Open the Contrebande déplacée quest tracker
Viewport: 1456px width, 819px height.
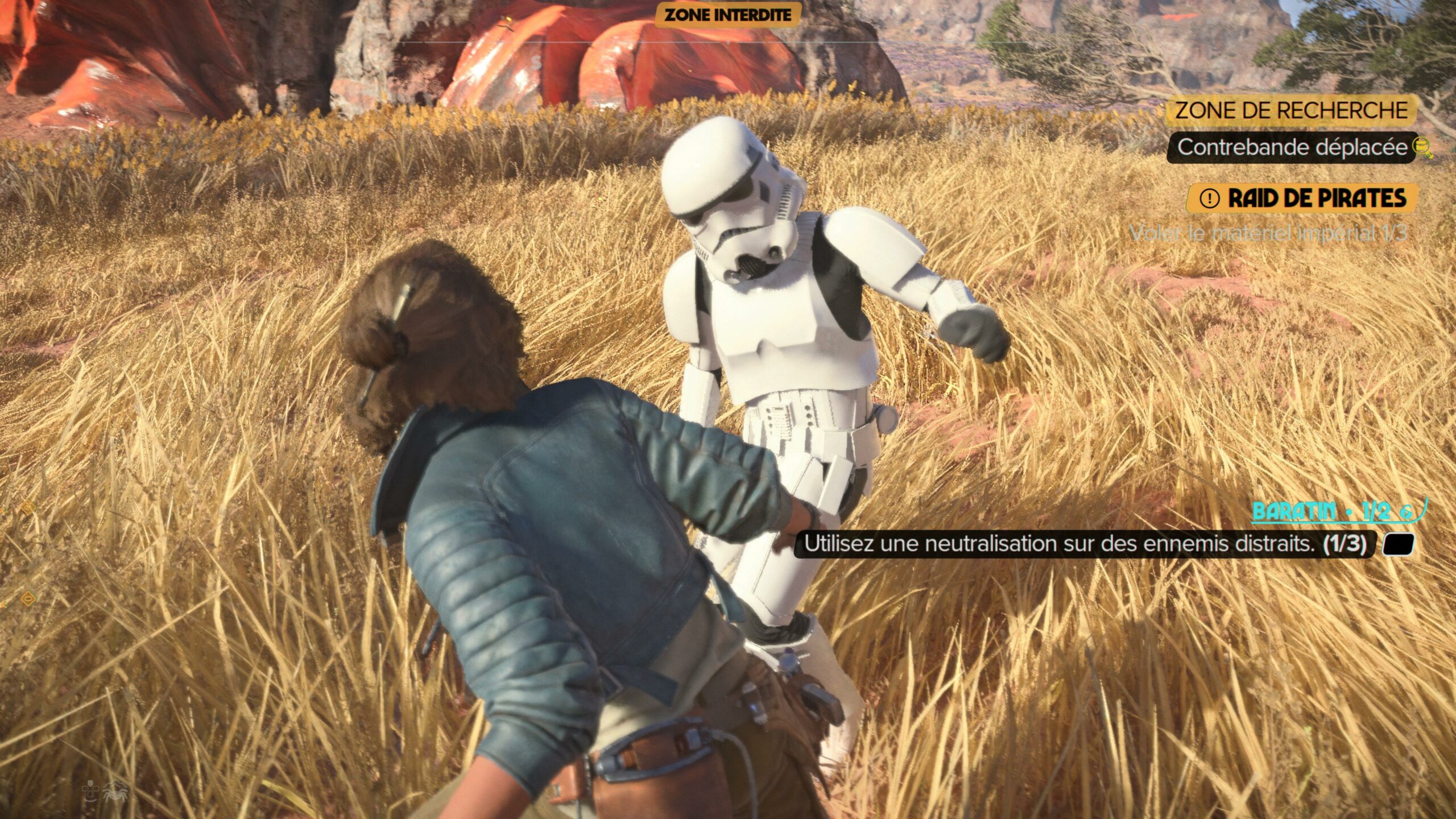tap(1291, 147)
